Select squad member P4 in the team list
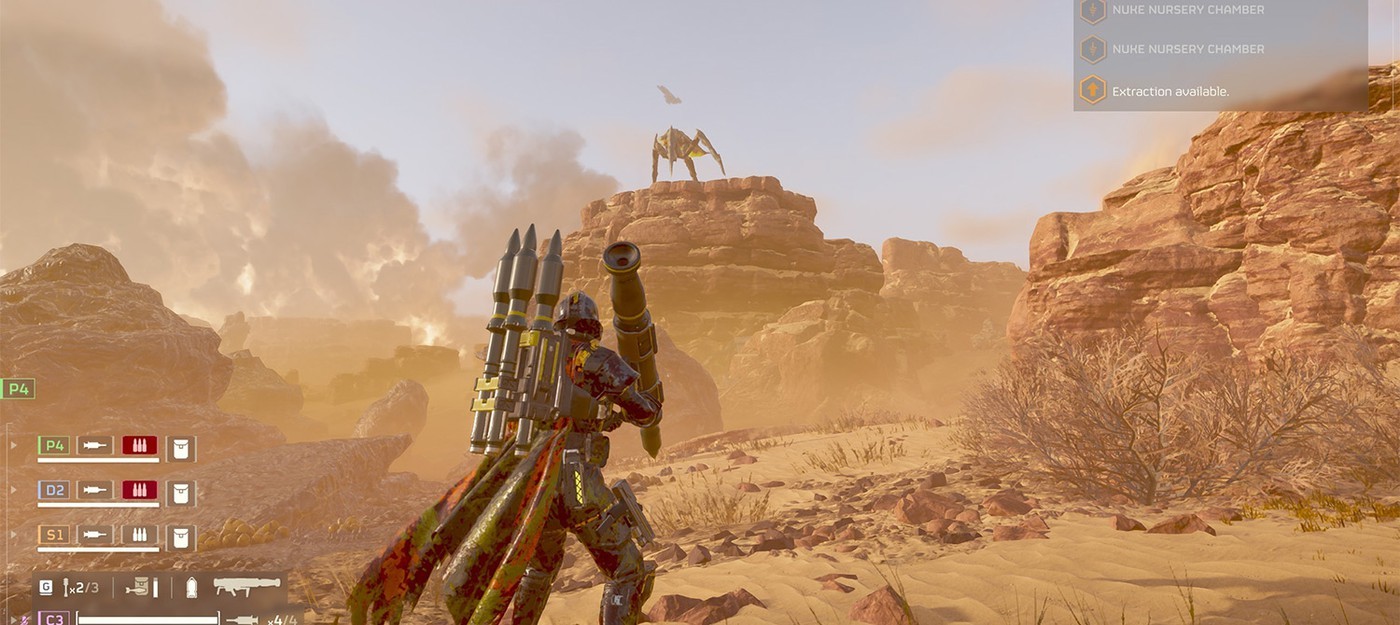The height and width of the screenshot is (625, 1400). [x=54, y=446]
